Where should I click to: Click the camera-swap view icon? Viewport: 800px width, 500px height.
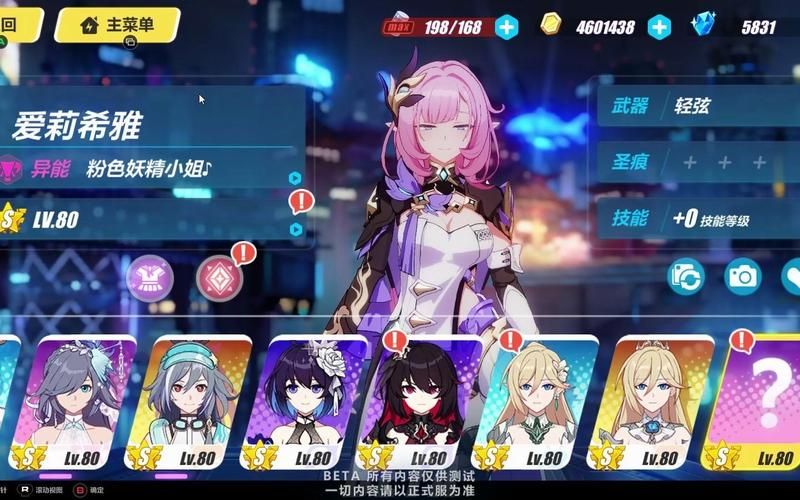click(687, 277)
